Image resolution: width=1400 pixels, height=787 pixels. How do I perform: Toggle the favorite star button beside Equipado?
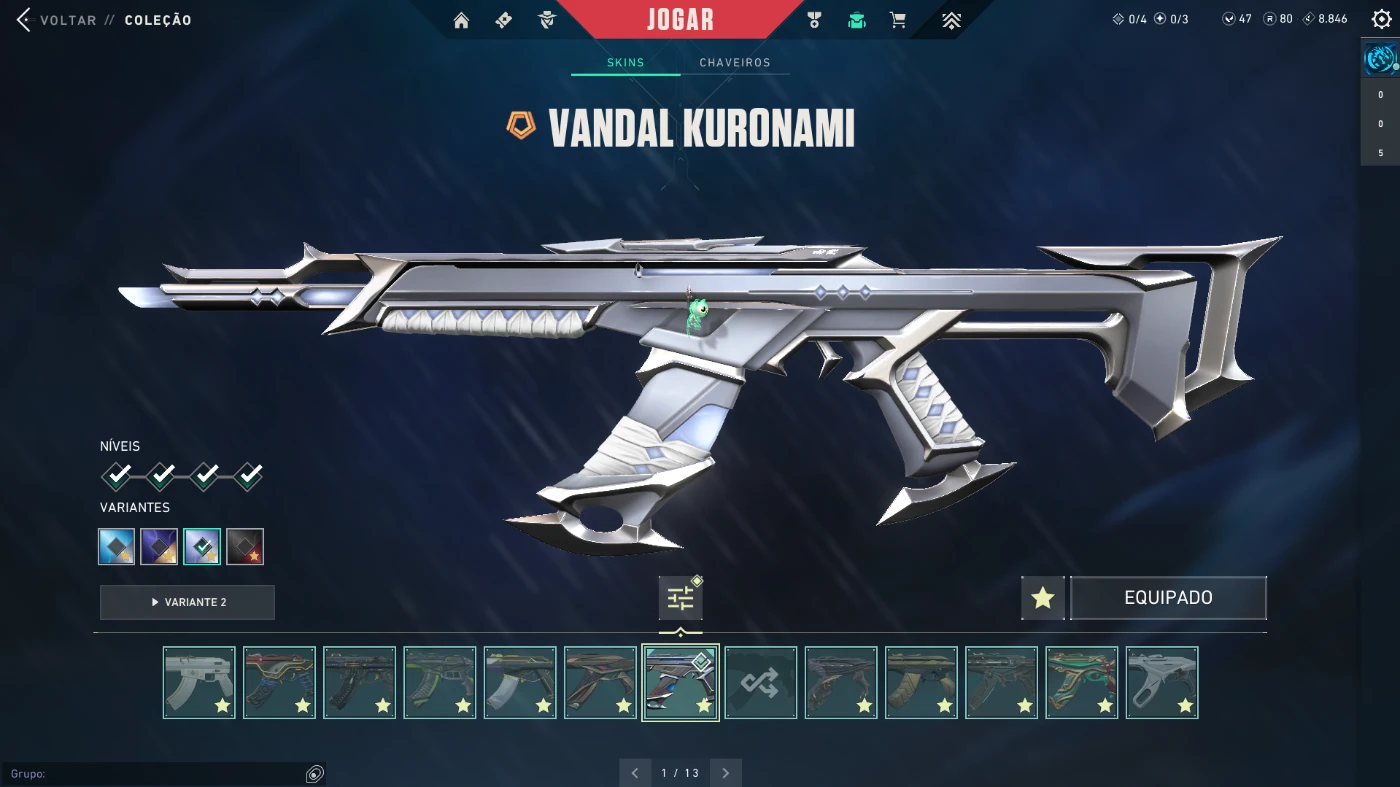pyautogui.click(x=1043, y=598)
